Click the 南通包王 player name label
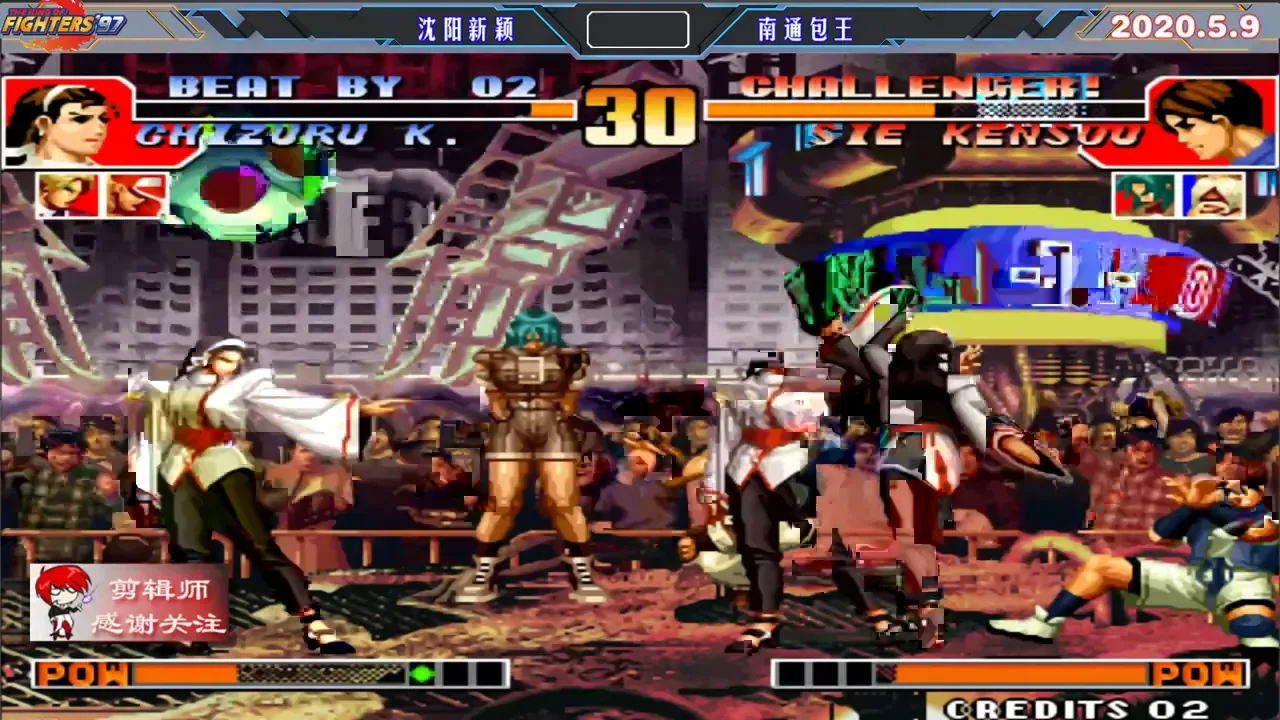Screen dimensions: 1280x720 click(806, 30)
